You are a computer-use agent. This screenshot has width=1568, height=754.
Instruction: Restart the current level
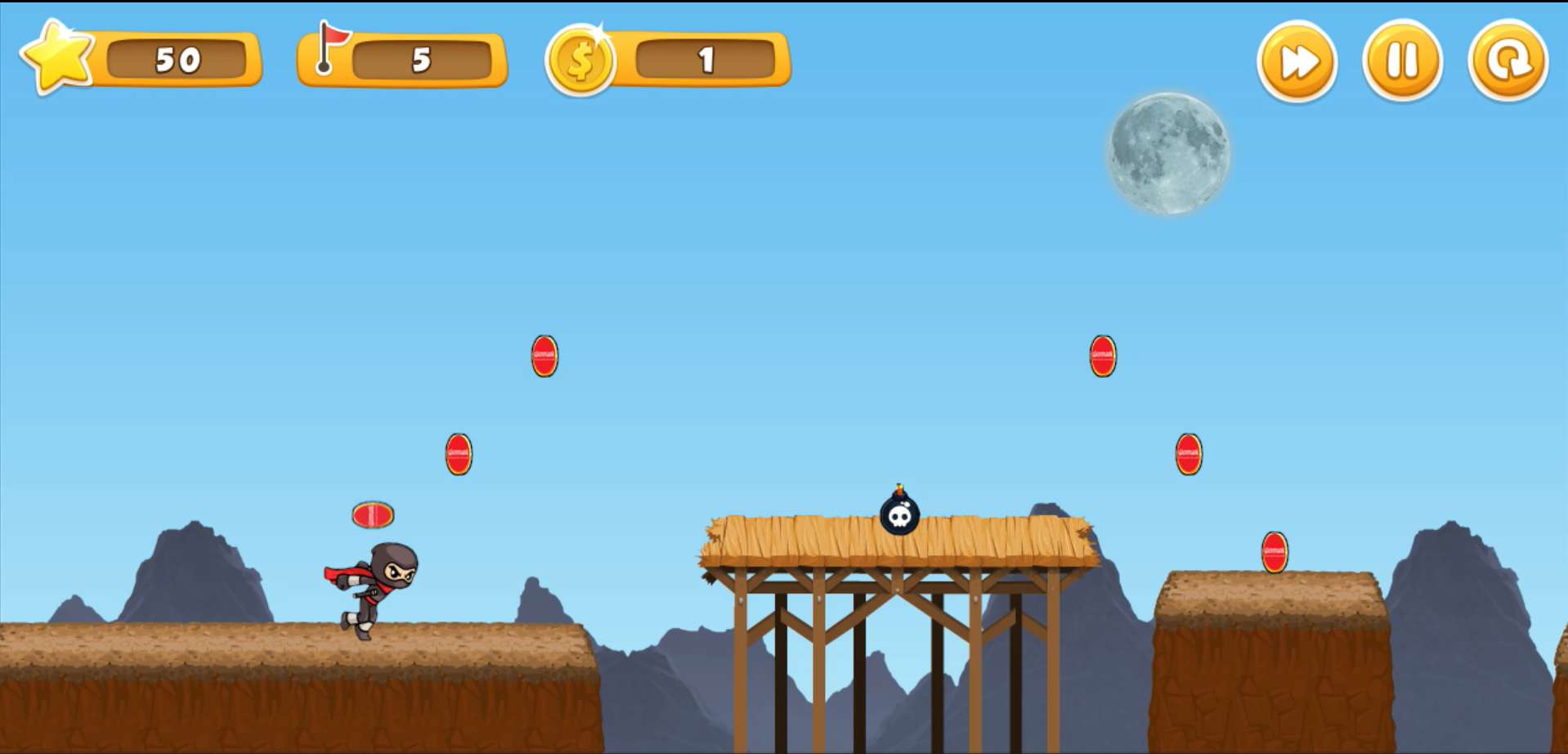[1507, 60]
